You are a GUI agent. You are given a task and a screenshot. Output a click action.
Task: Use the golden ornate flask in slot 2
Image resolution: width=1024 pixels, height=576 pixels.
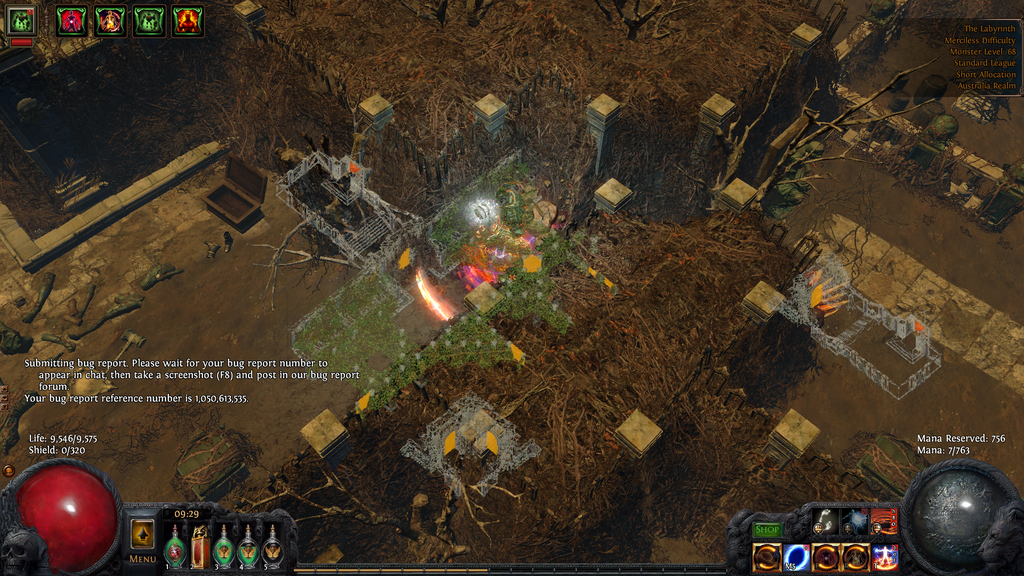click(199, 547)
